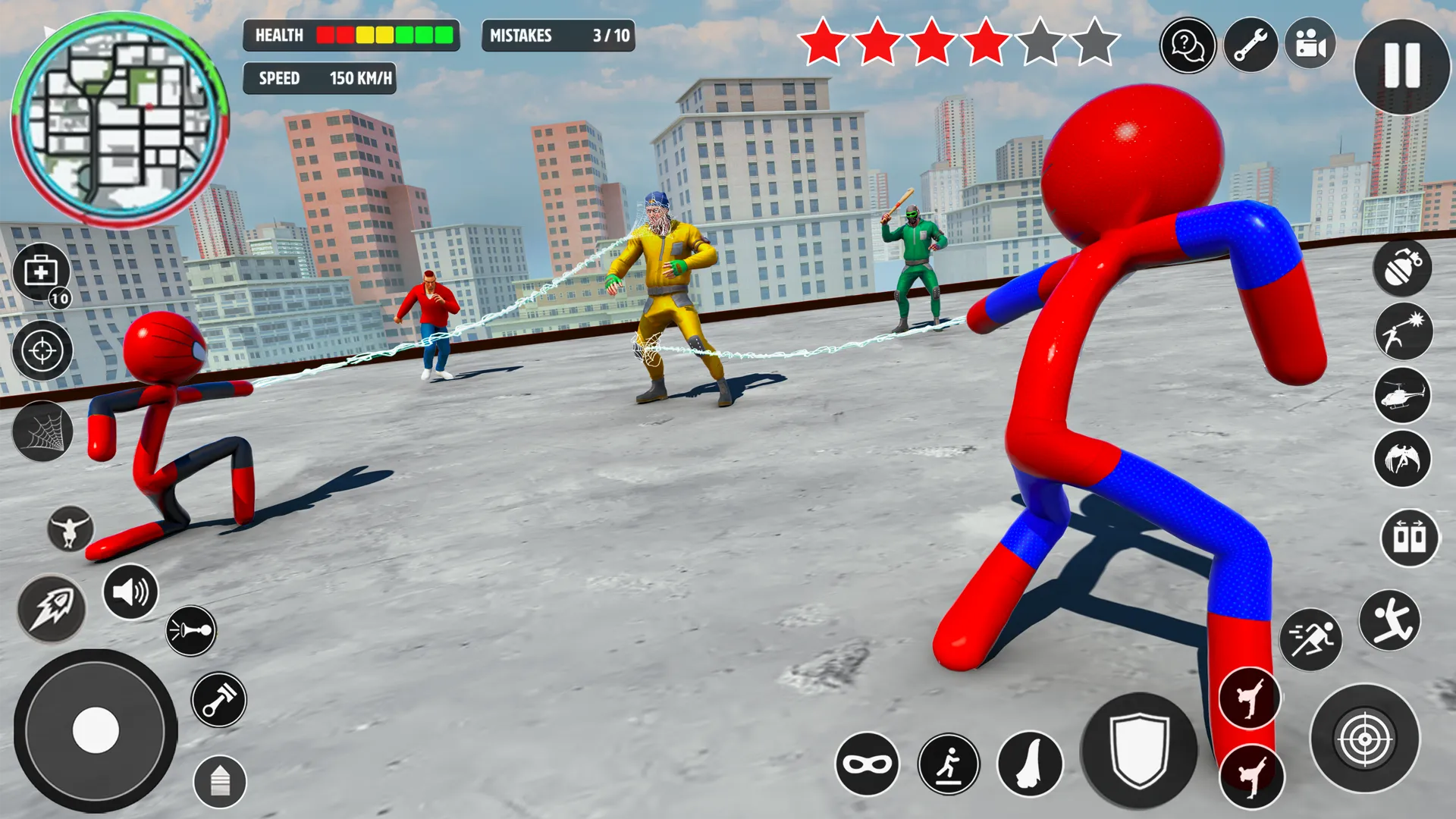This screenshot has height=819, width=1456.
Task: Open the circular city minimap
Action: click(119, 119)
